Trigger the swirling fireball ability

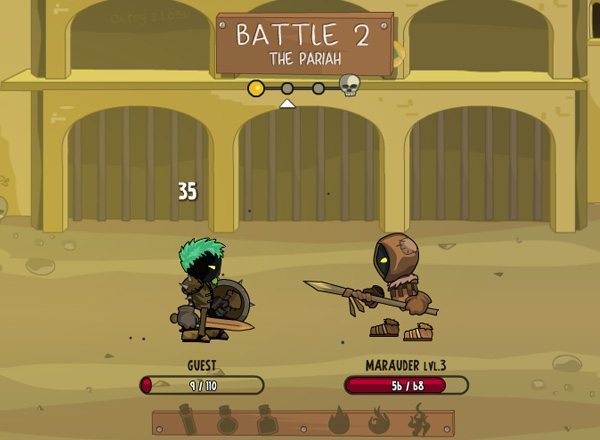point(379,421)
